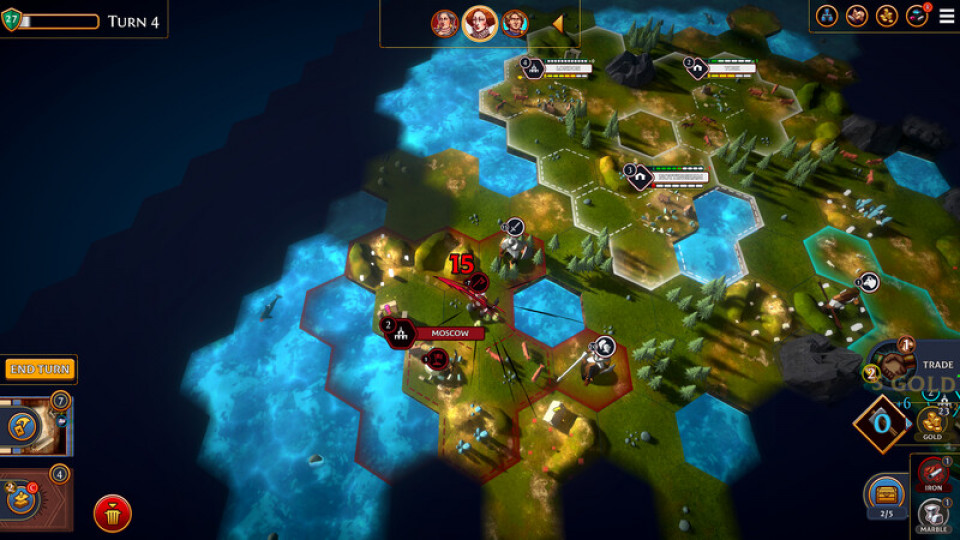Open the tech tree icon
960x540 pixels.
[827, 16]
